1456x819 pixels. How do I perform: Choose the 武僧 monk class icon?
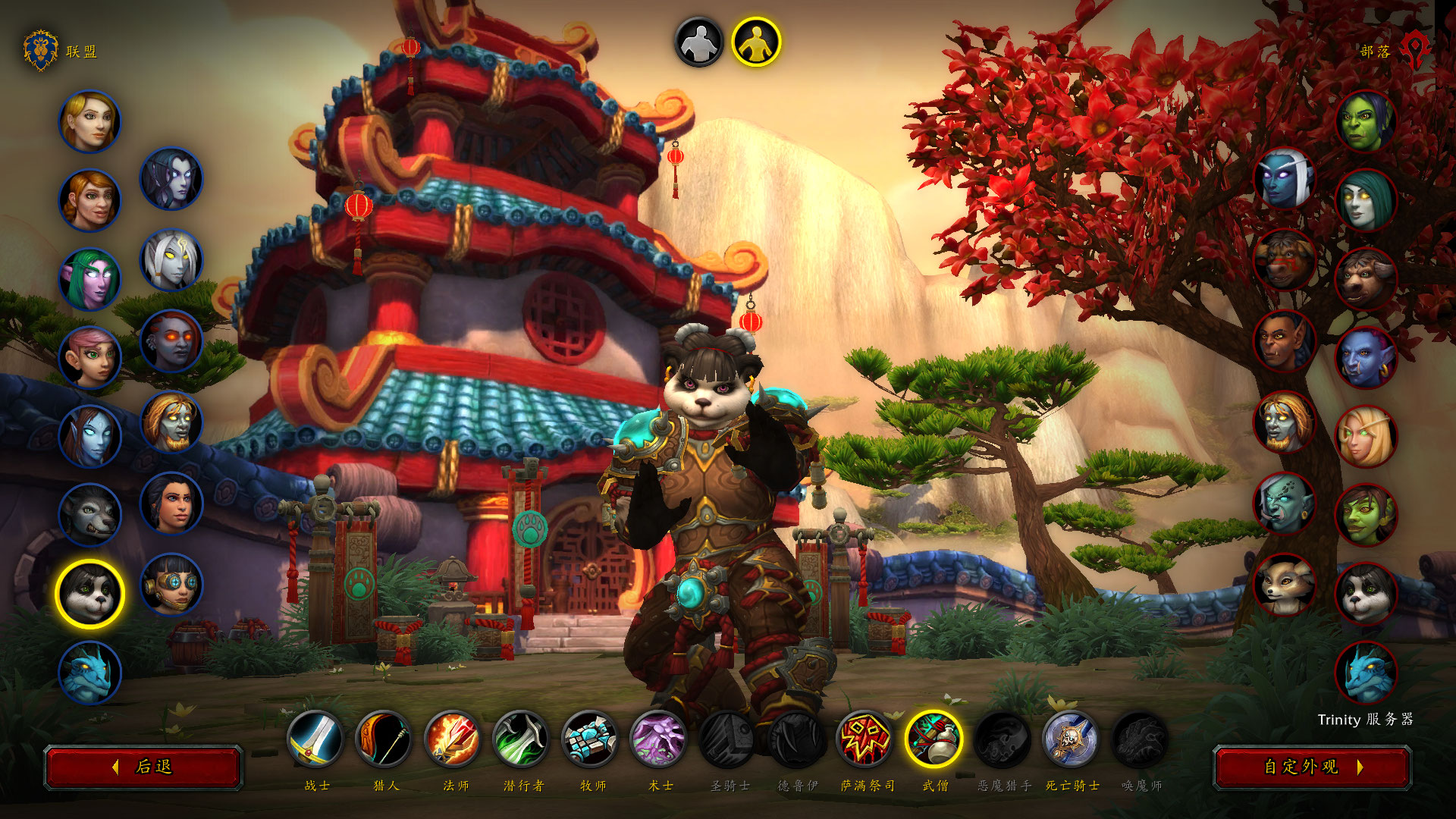934,739
